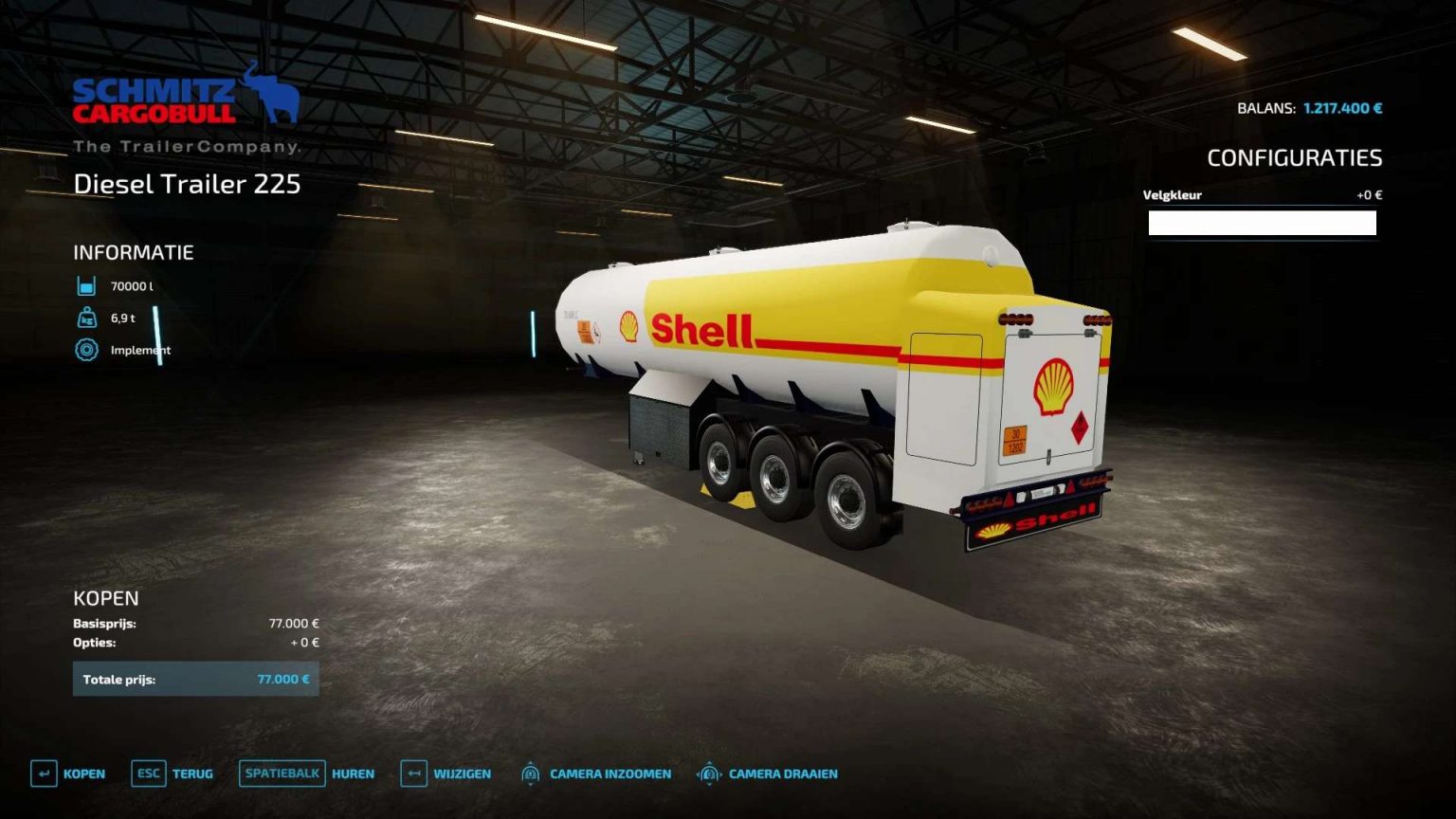Select the white Velgkleur color swatch

1262,223
